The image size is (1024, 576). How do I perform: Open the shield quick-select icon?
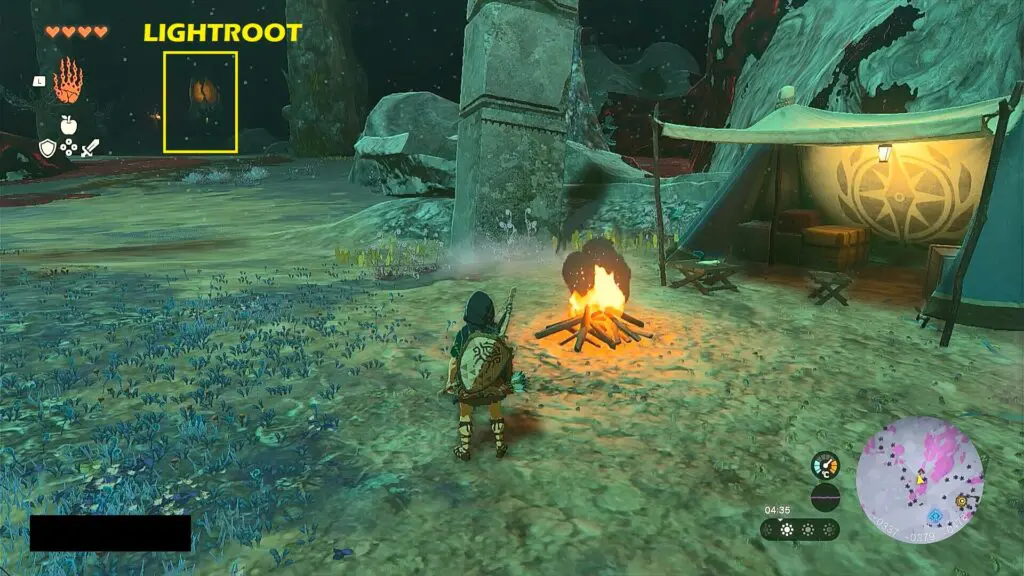click(47, 148)
